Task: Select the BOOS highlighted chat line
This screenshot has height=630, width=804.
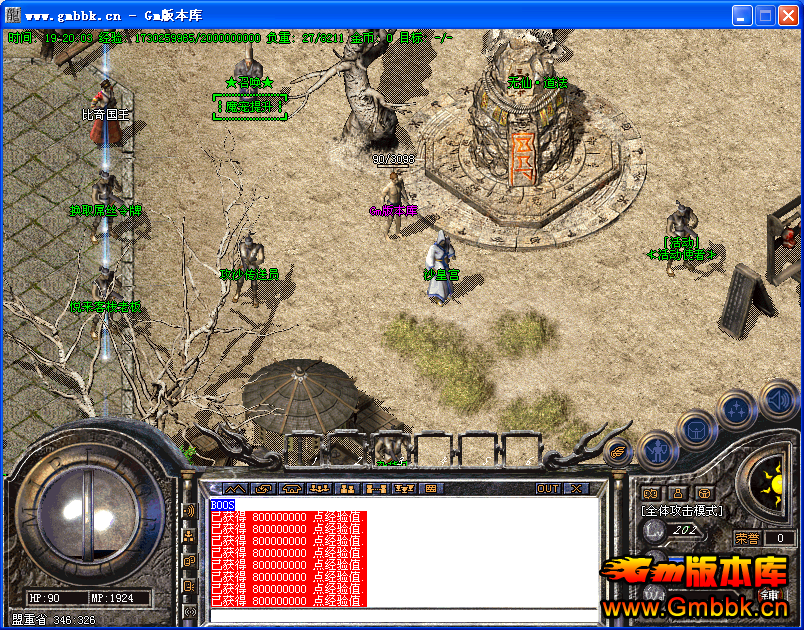Action: [222, 506]
